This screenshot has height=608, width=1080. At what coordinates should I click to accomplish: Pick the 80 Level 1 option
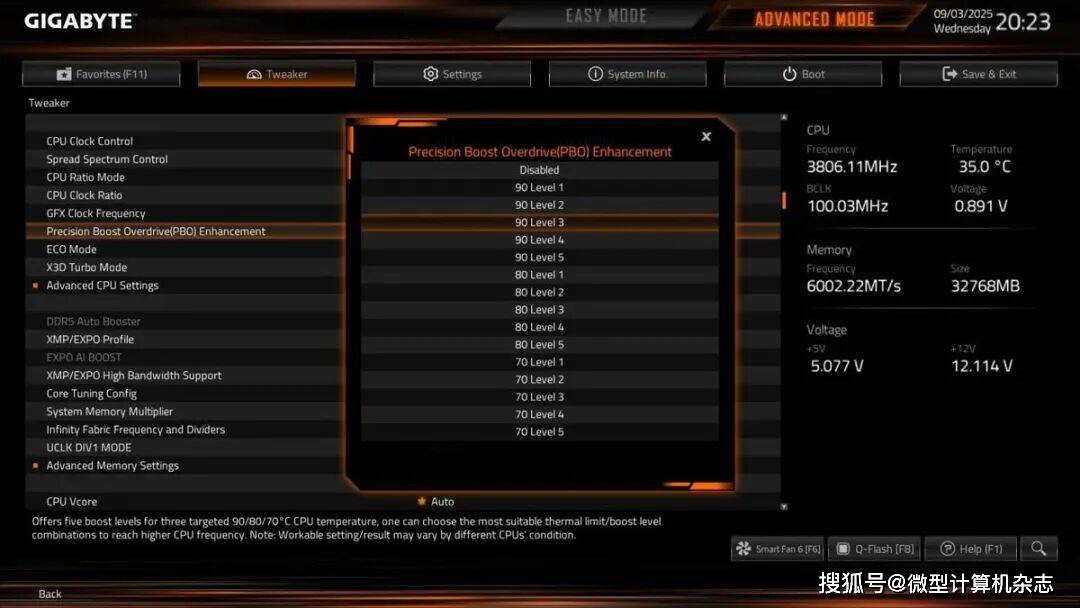tap(539, 275)
